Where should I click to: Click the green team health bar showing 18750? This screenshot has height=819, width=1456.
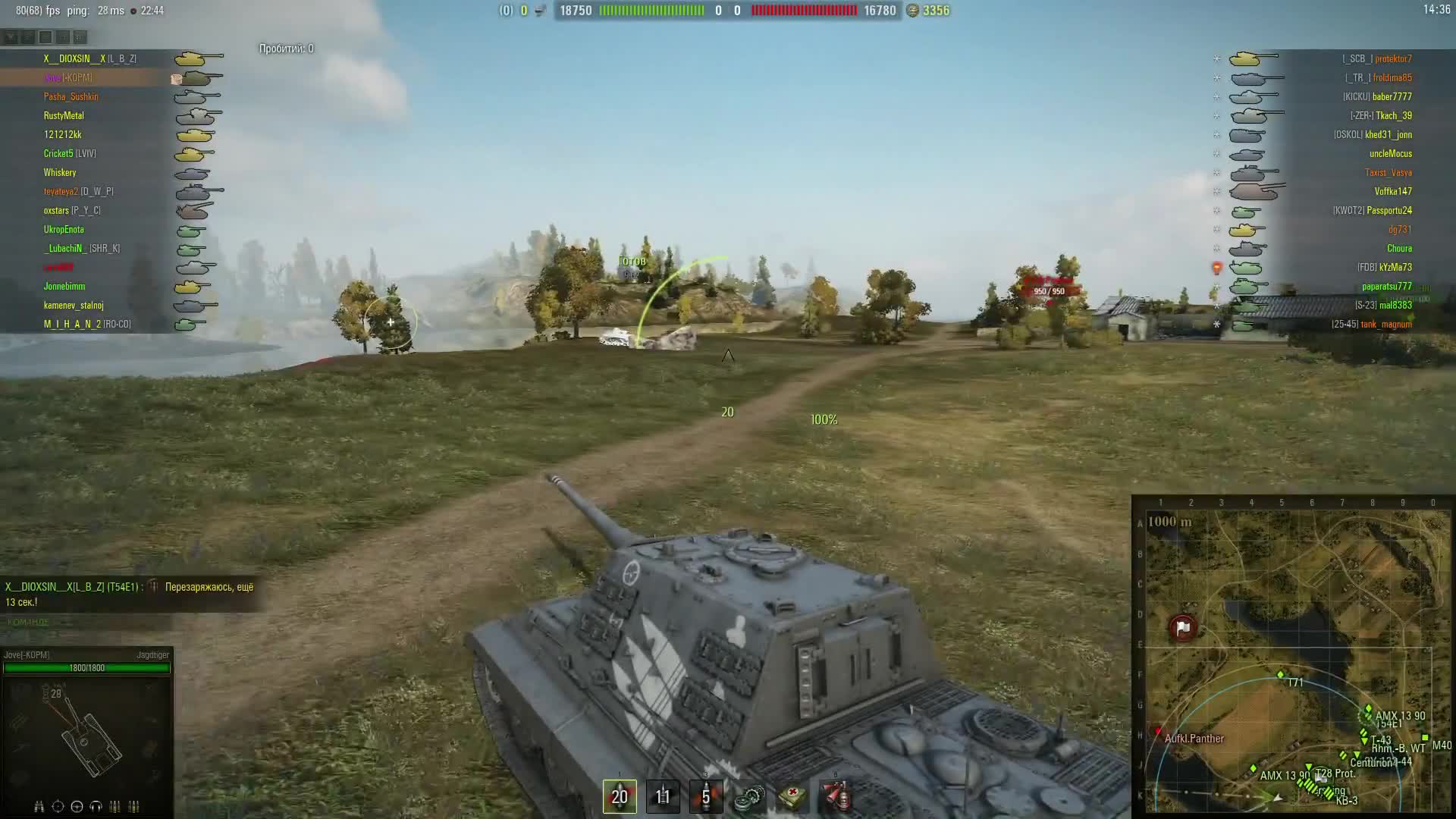click(x=652, y=11)
